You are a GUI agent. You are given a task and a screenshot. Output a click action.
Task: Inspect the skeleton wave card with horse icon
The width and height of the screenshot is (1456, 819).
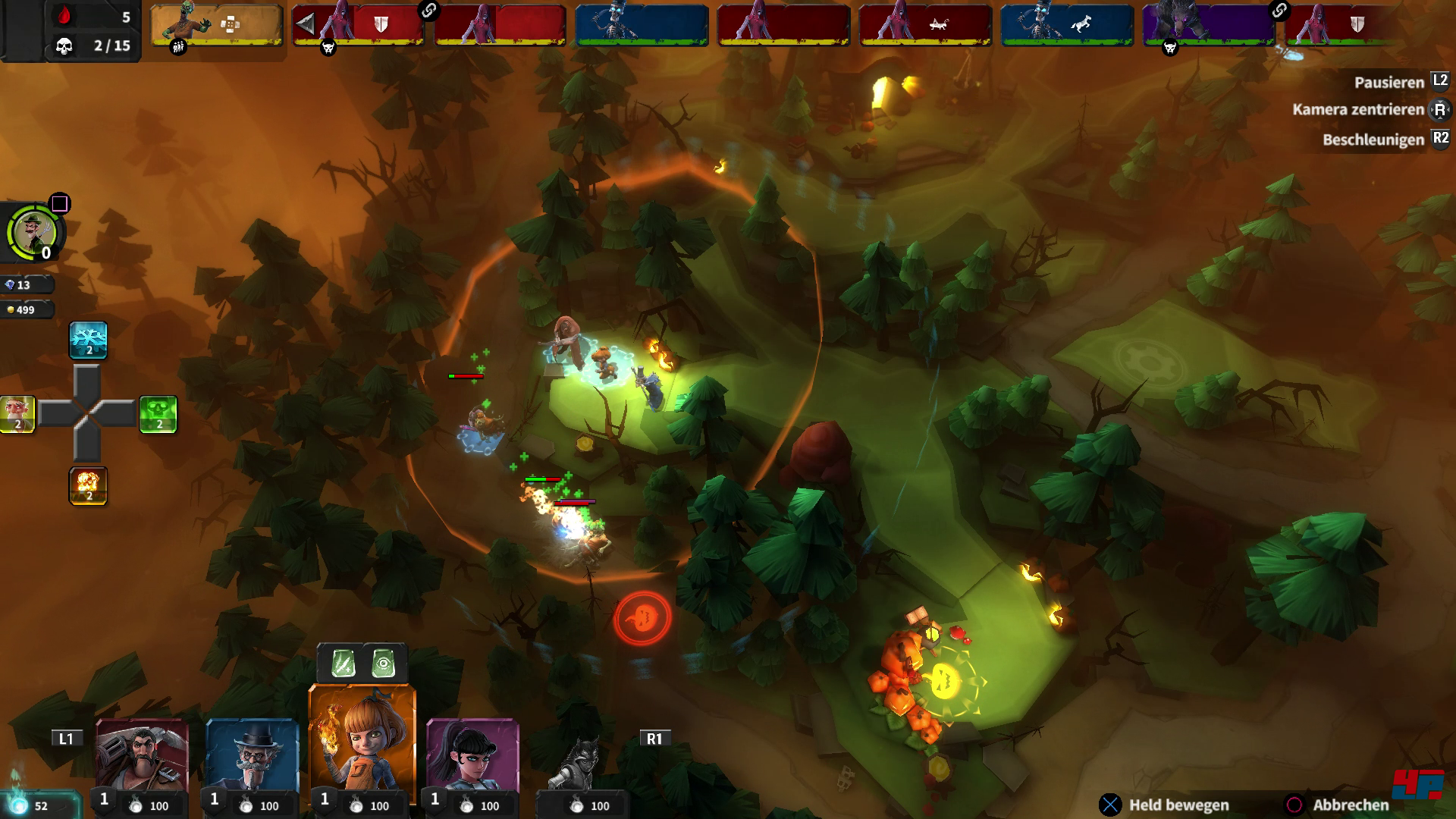click(x=1067, y=25)
